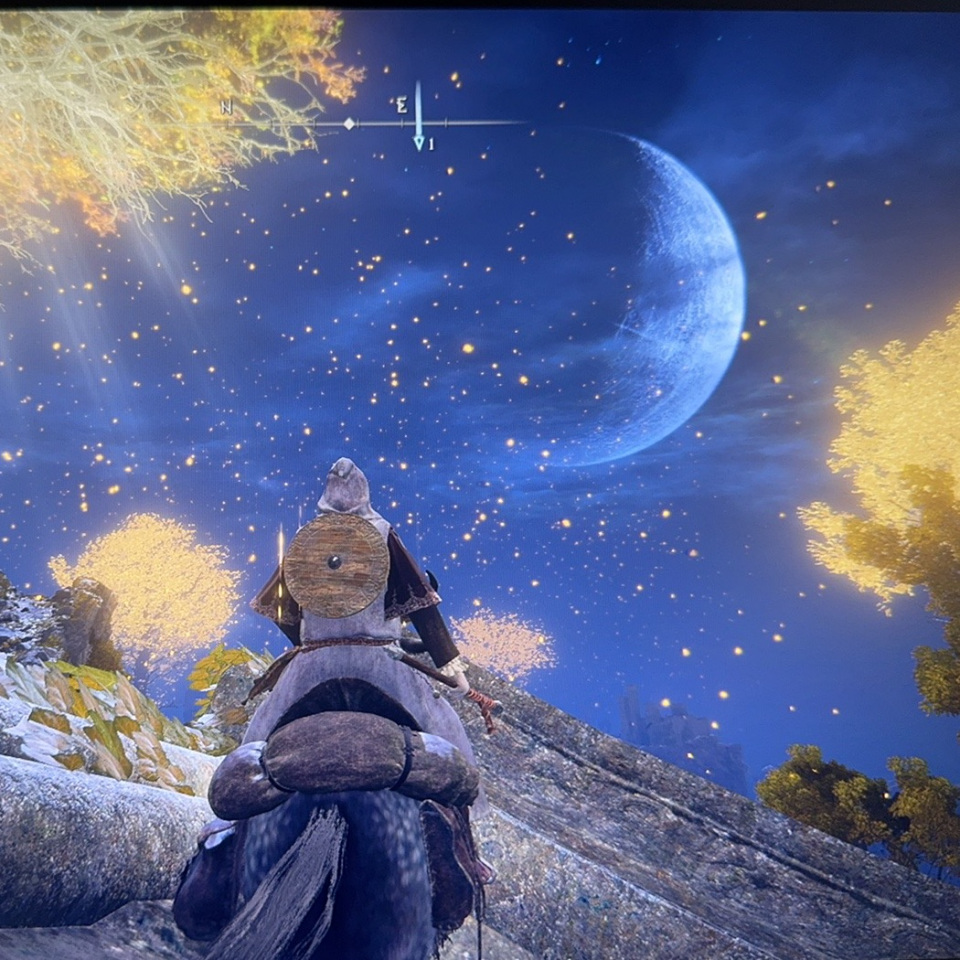Click the E direction letter on the compass
Viewport: 960px width, 960px height.
[x=401, y=104]
